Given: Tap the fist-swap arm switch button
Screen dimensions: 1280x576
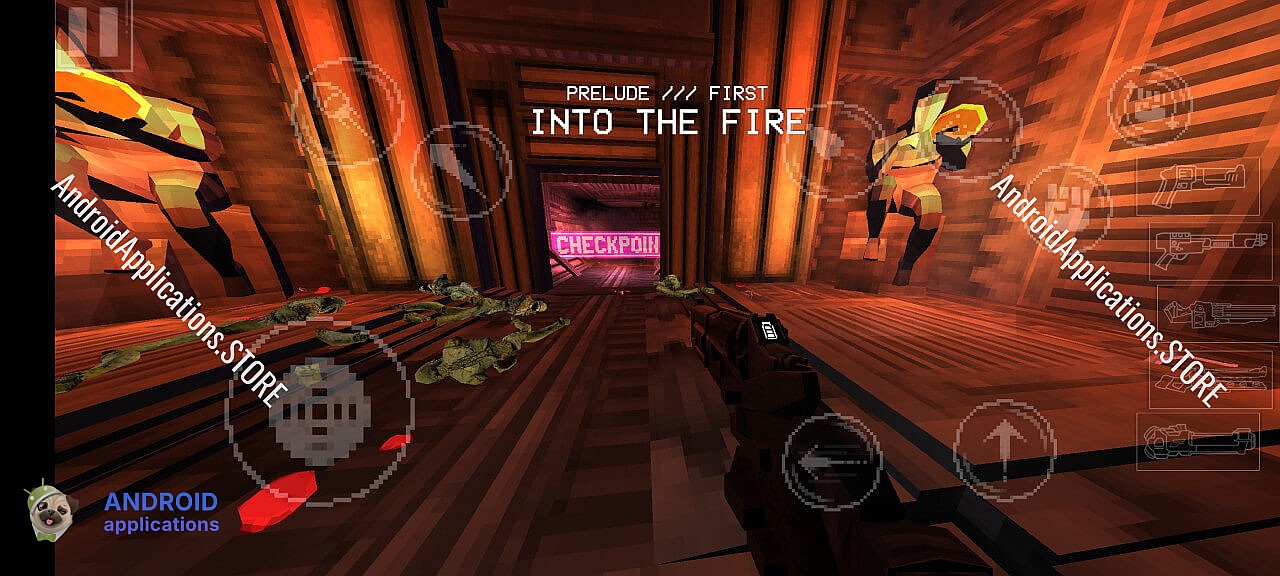Looking at the screenshot, I should click(x=1150, y=105).
